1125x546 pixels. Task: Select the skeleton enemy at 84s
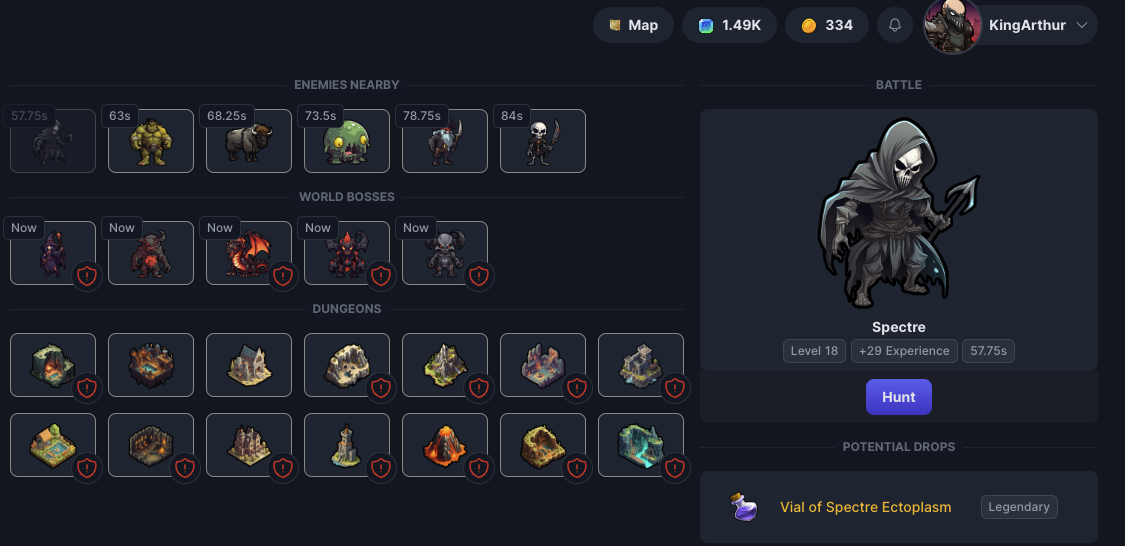tap(543, 141)
